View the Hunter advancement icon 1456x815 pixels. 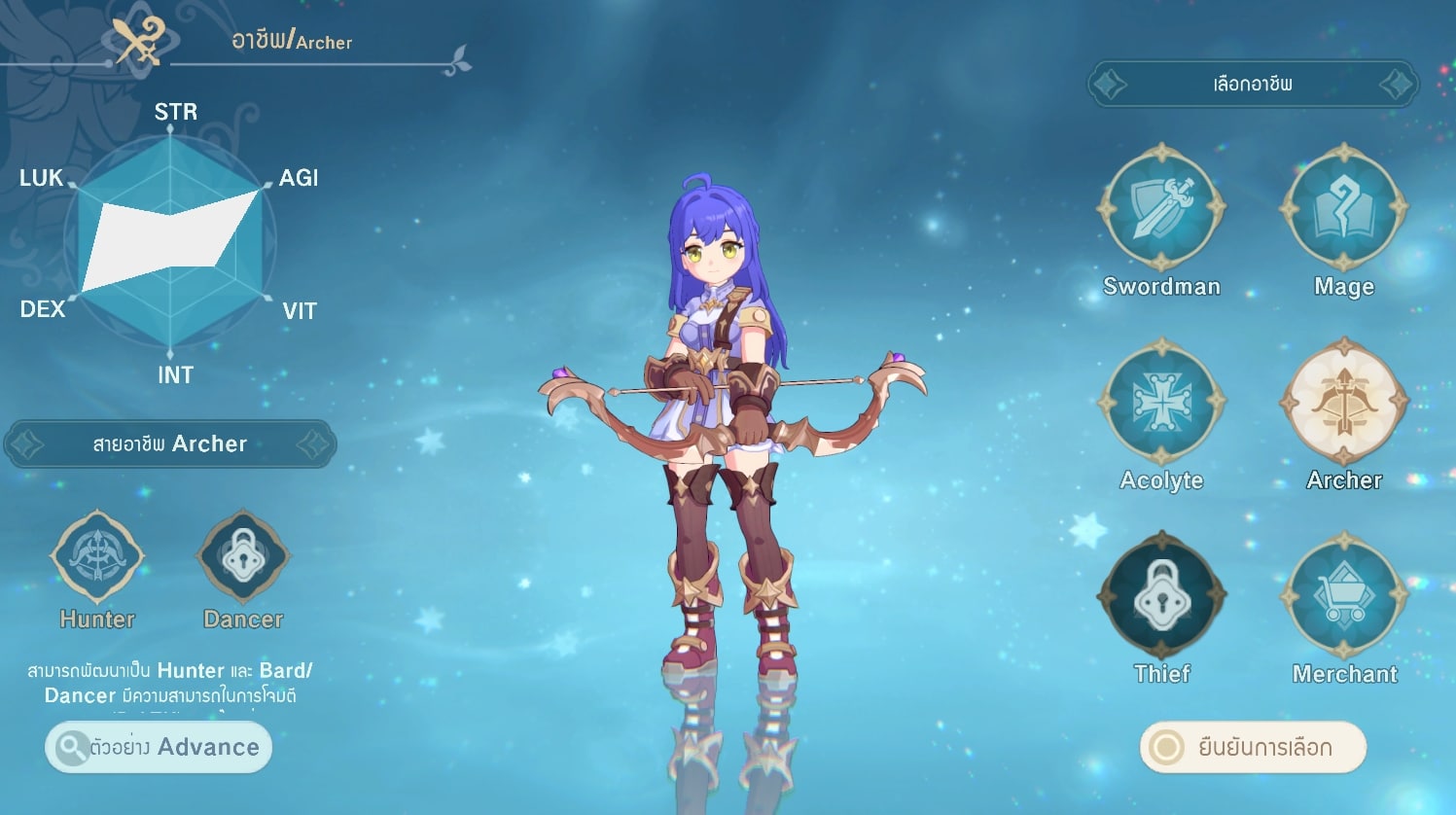tap(97, 557)
